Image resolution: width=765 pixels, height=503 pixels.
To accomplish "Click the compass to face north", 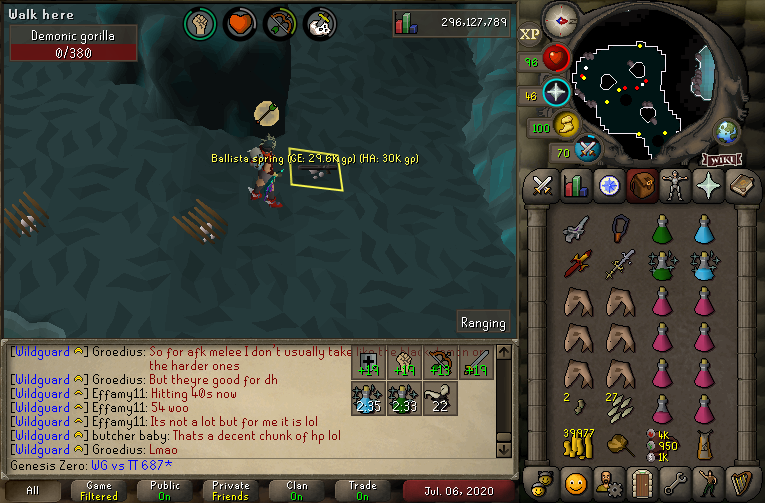I will pyautogui.click(x=563, y=20).
